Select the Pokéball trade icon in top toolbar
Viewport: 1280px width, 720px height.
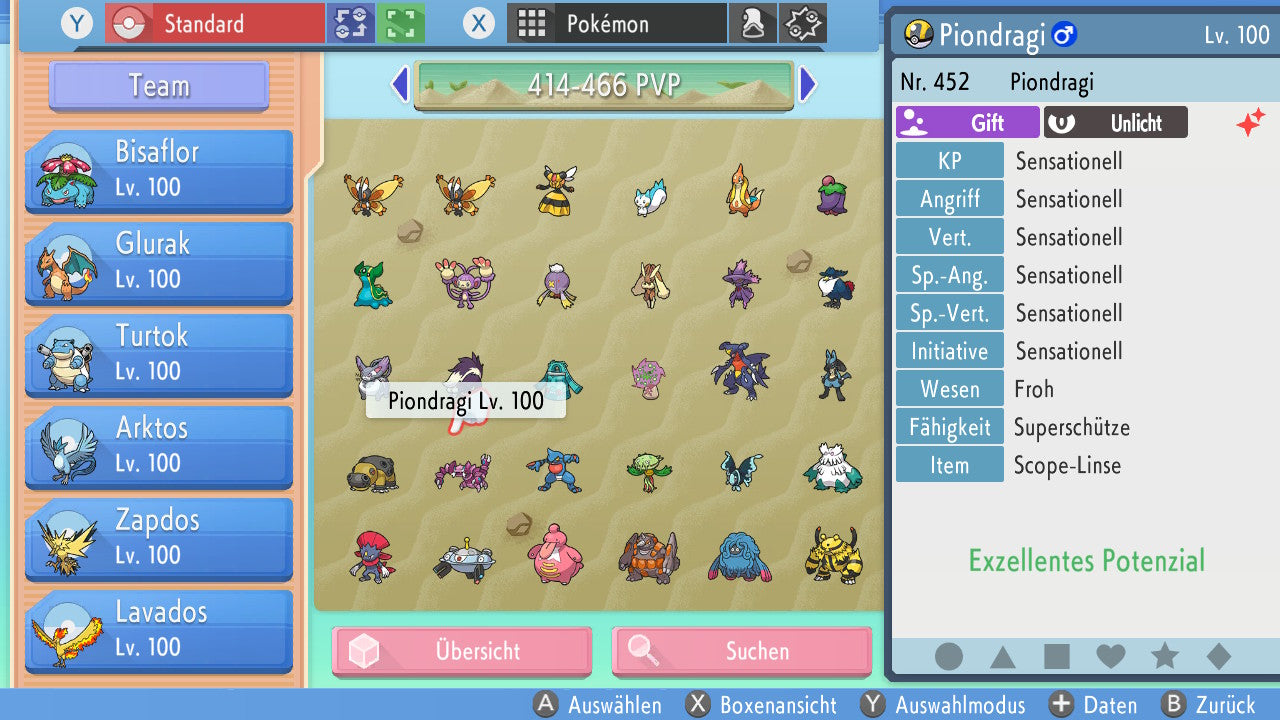[353, 23]
